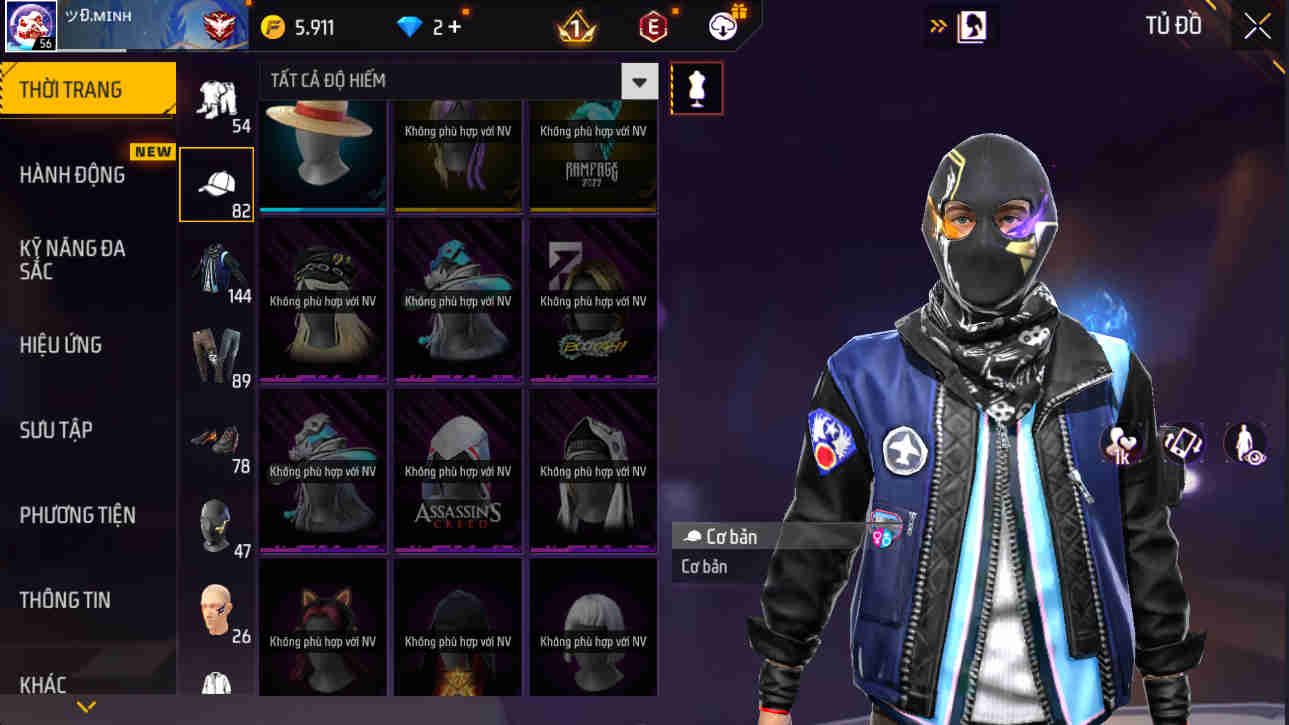Open the masks category with 47 items
The height and width of the screenshot is (725, 1289).
pos(217,520)
